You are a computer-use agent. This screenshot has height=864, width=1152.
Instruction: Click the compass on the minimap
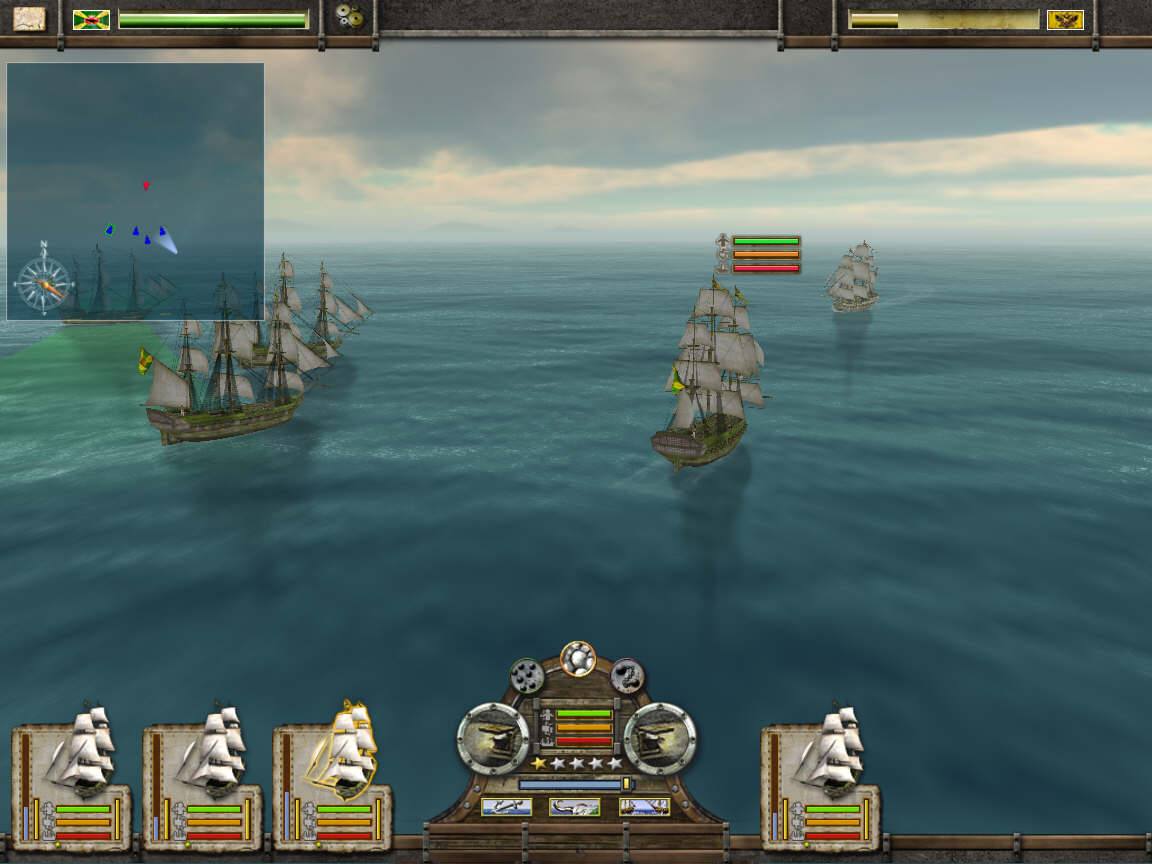click(44, 280)
